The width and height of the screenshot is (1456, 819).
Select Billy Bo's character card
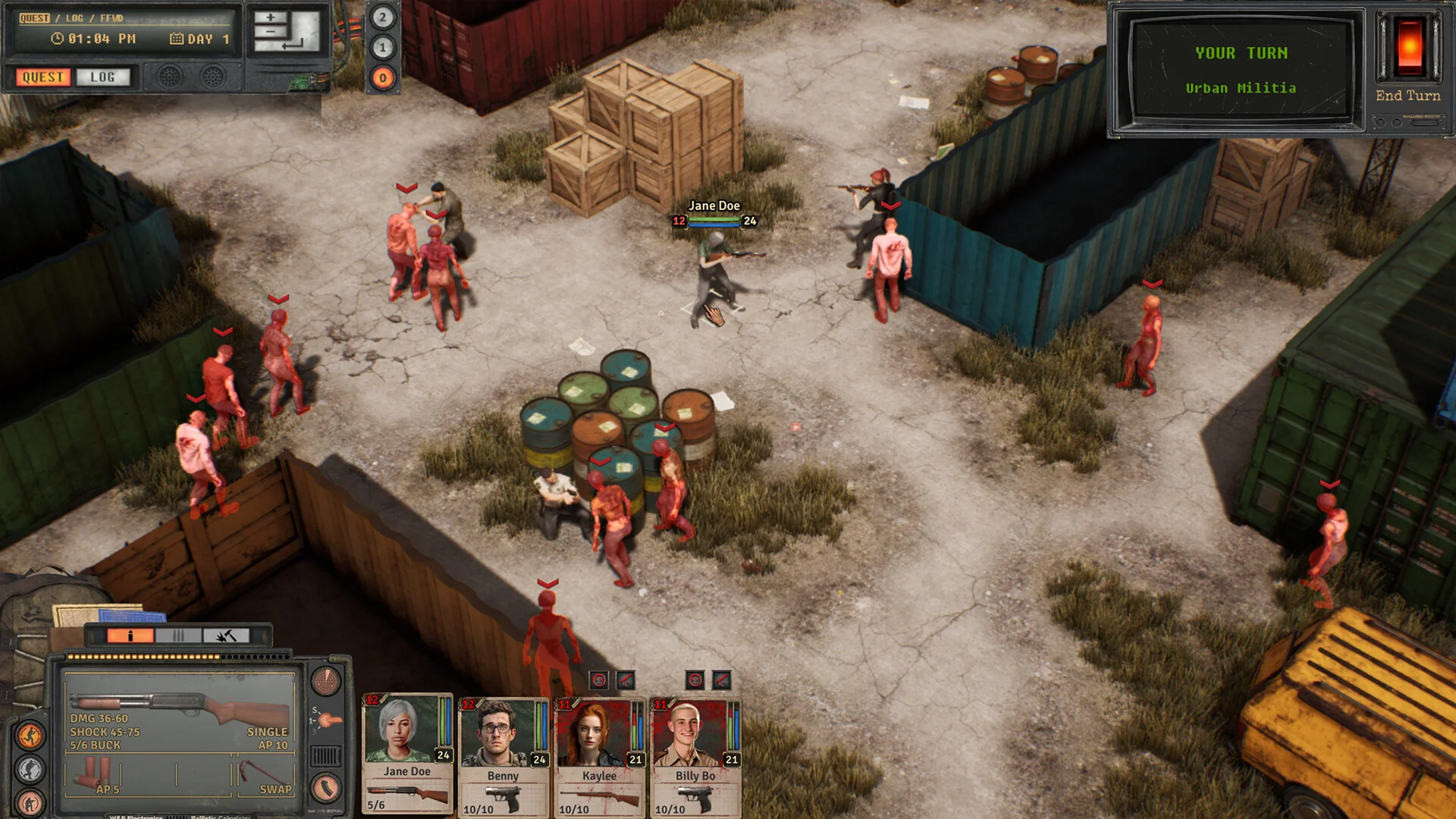click(x=695, y=755)
